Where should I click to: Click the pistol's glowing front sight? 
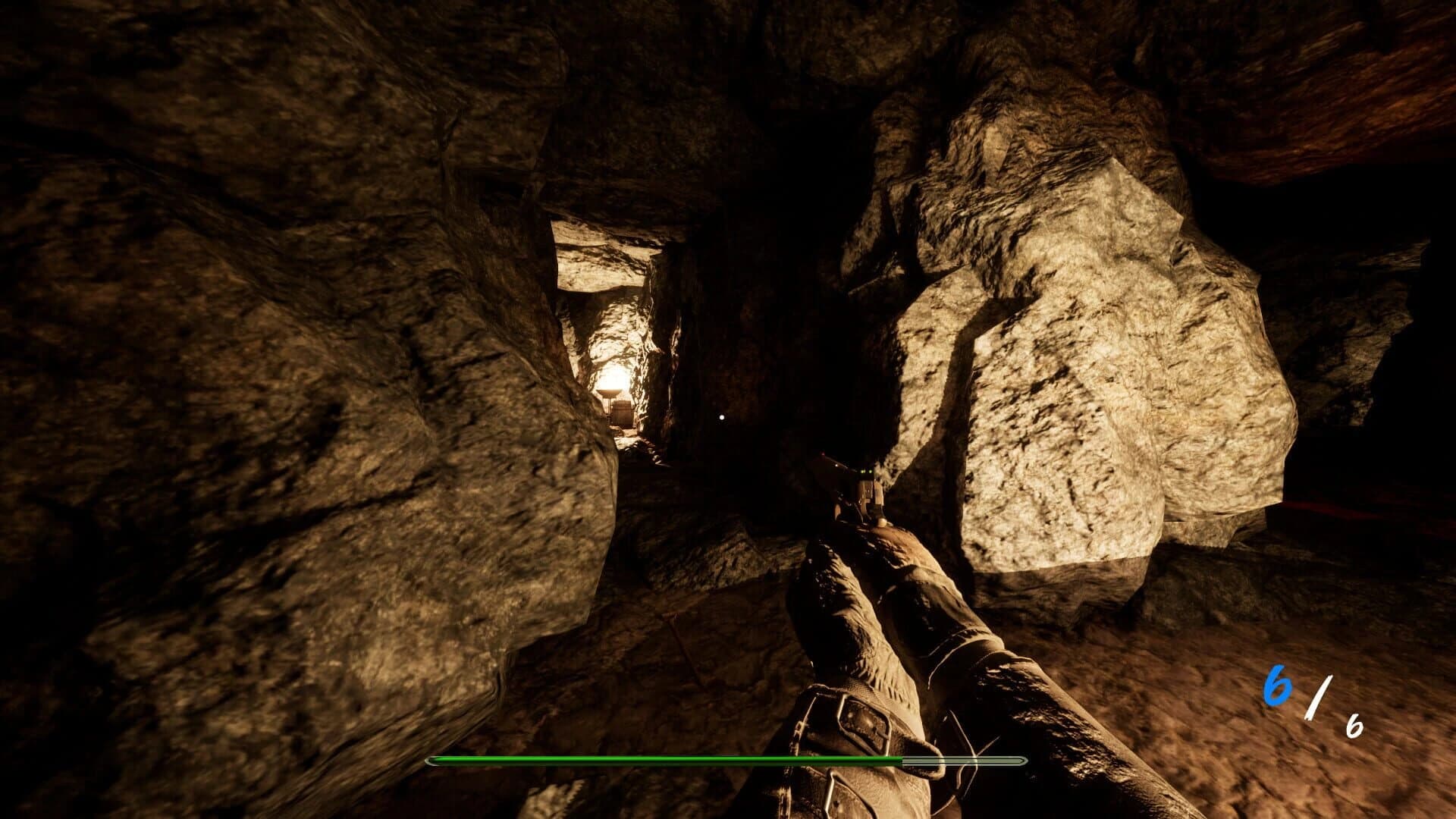(x=837, y=464)
